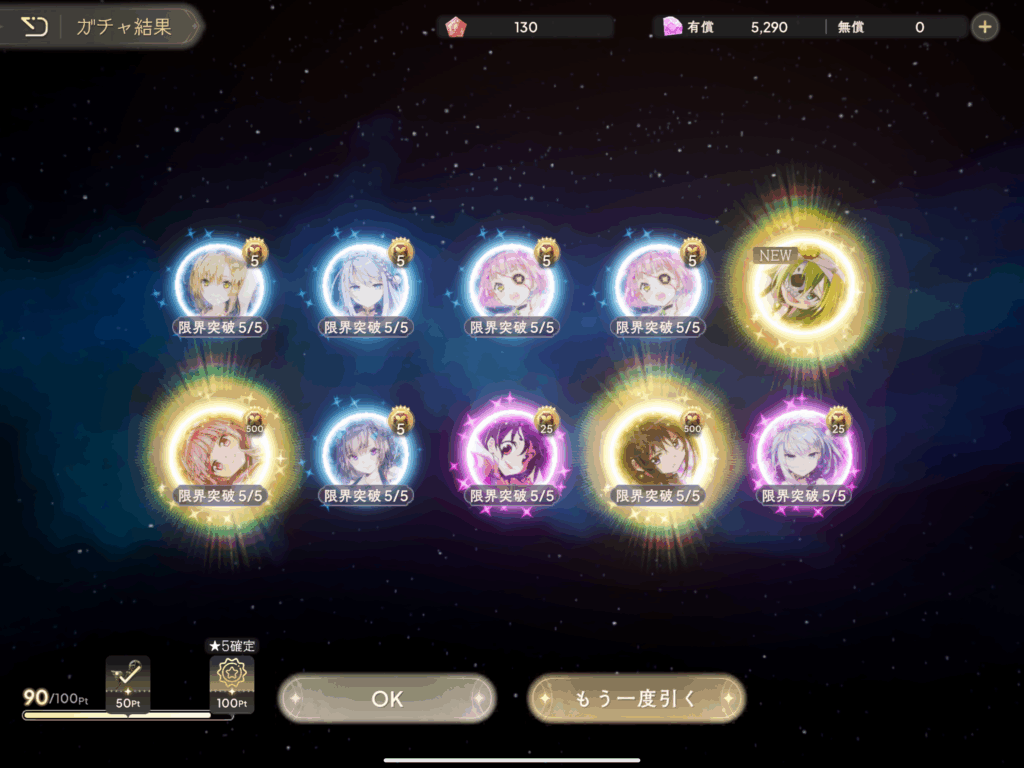The width and height of the screenshot is (1024, 768).
Task: Add more gems with the plus button
Action: tap(985, 27)
